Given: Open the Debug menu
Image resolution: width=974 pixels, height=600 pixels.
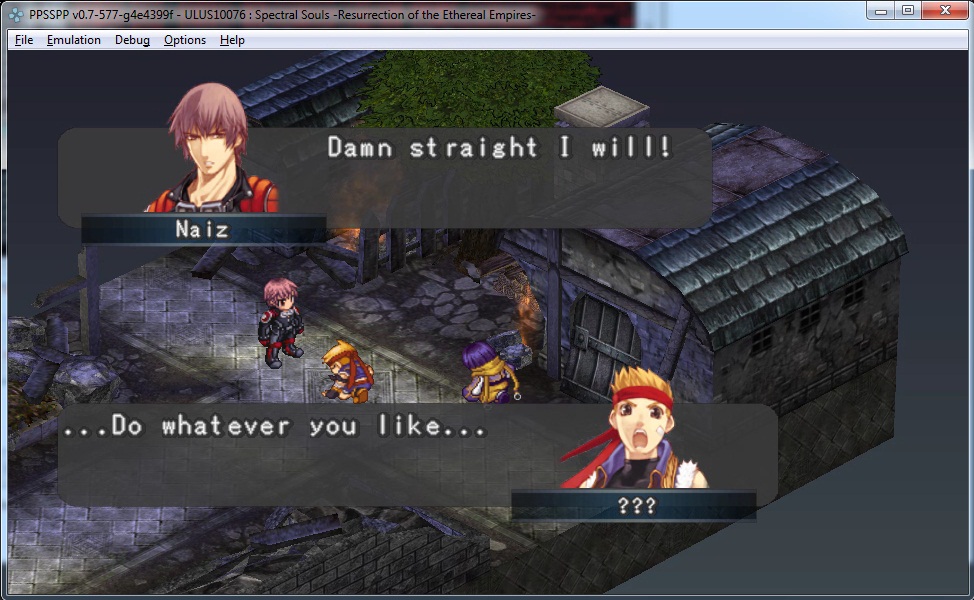Looking at the screenshot, I should coord(132,40).
